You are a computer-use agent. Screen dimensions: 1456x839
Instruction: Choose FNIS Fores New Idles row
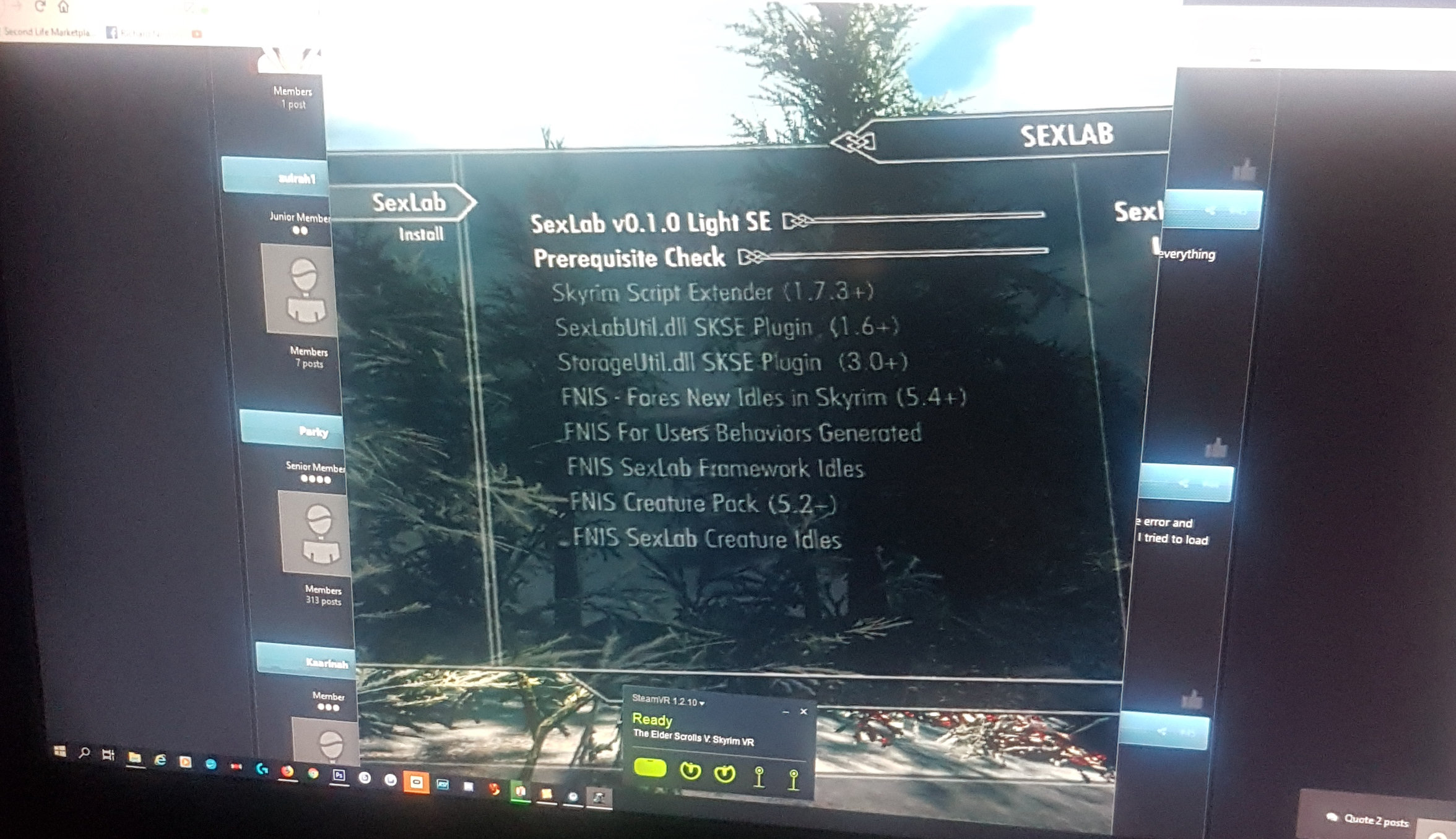(763, 397)
